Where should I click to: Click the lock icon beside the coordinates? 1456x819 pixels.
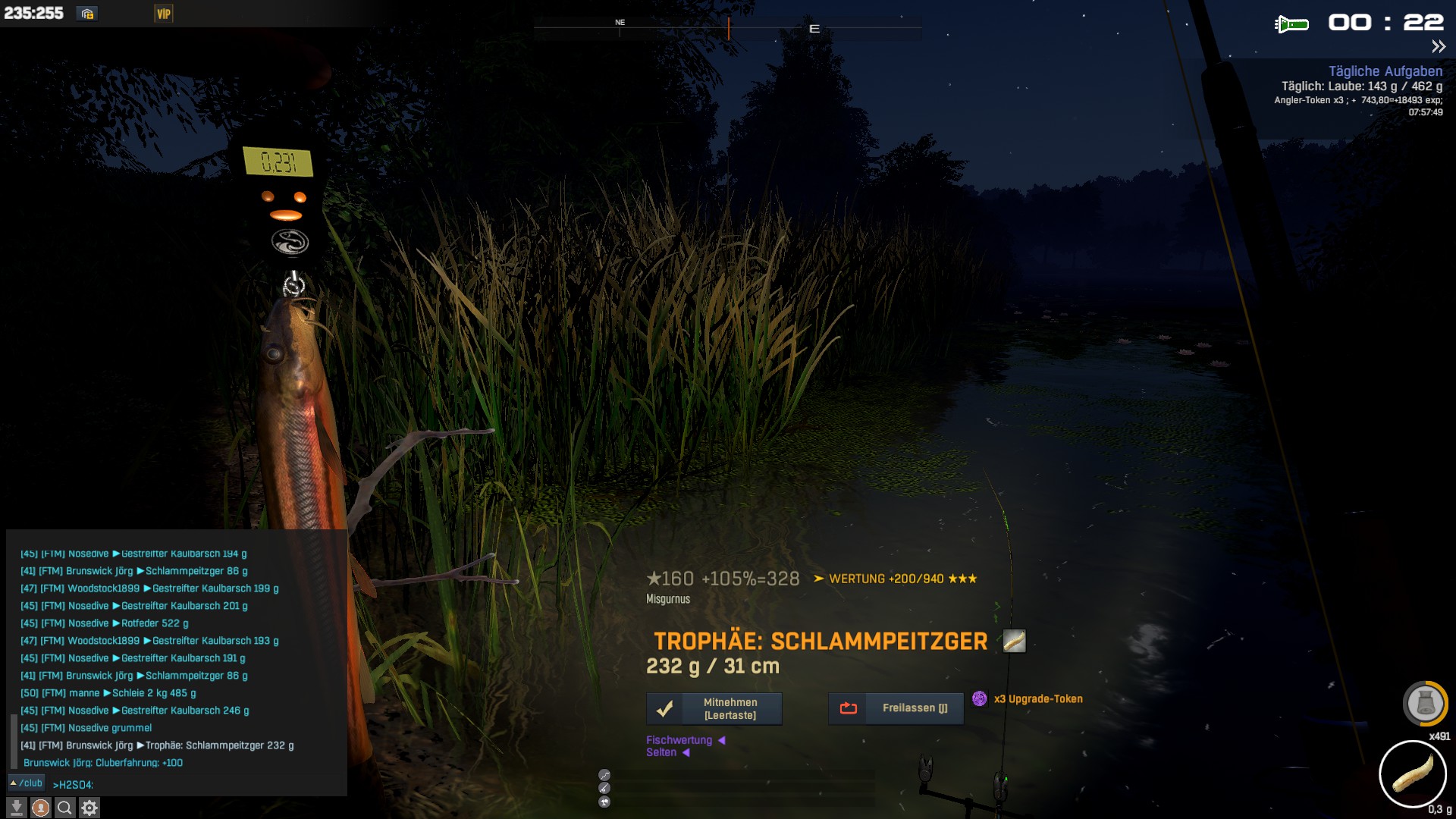[x=87, y=14]
